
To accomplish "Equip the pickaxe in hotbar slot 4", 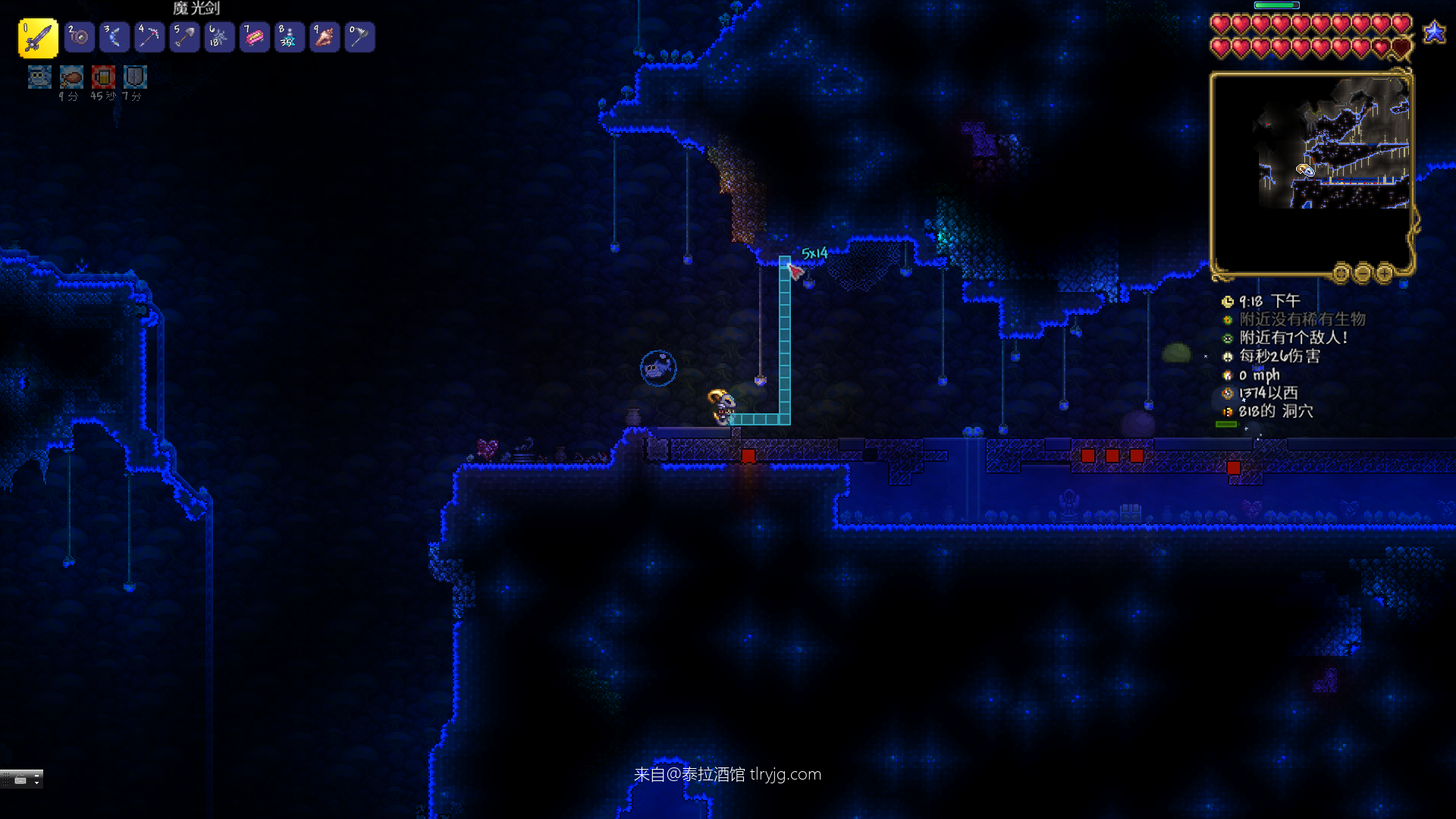I will [x=149, y=37].
